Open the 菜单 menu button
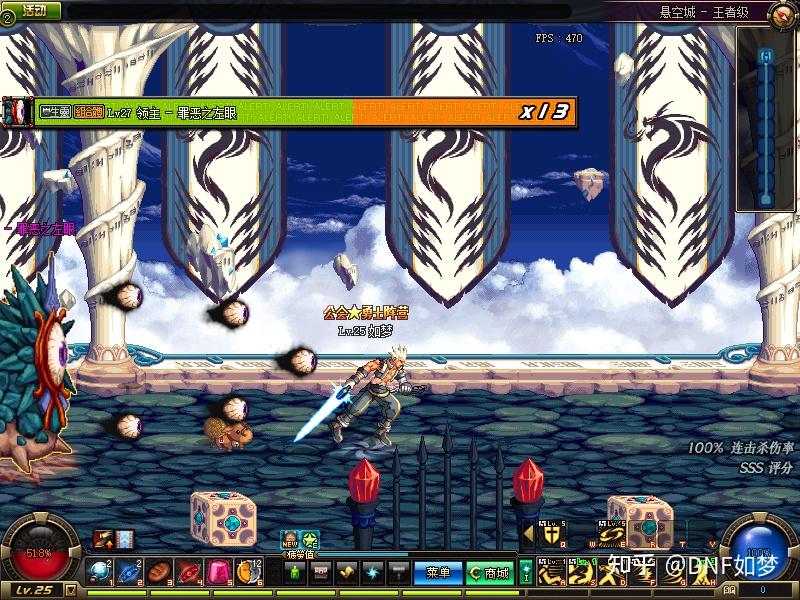 (x=437, y=573)
